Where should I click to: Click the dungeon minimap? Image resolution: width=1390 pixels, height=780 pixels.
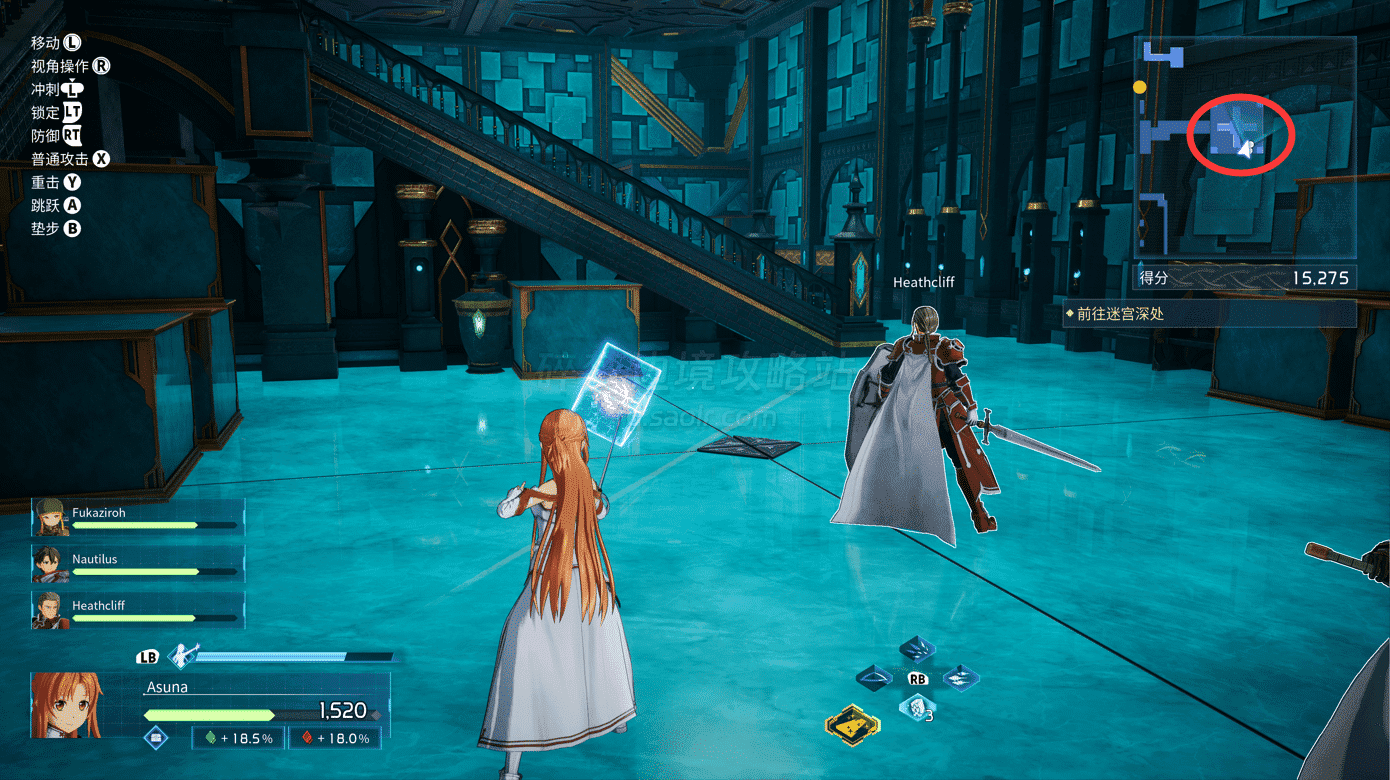pos(1244,150)
